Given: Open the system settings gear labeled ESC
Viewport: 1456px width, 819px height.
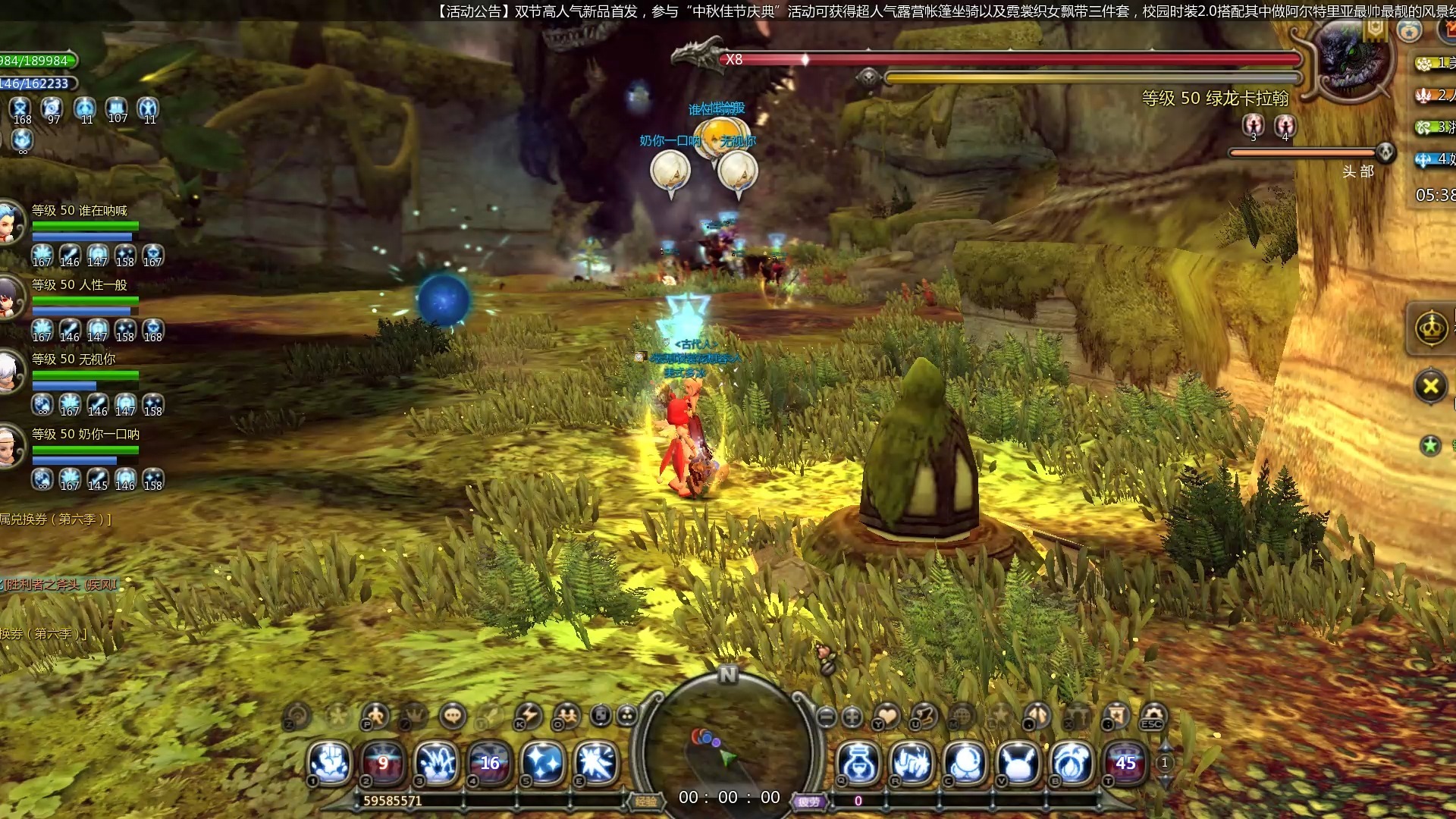Looking at the screenshot, I should pos(1153,715).
